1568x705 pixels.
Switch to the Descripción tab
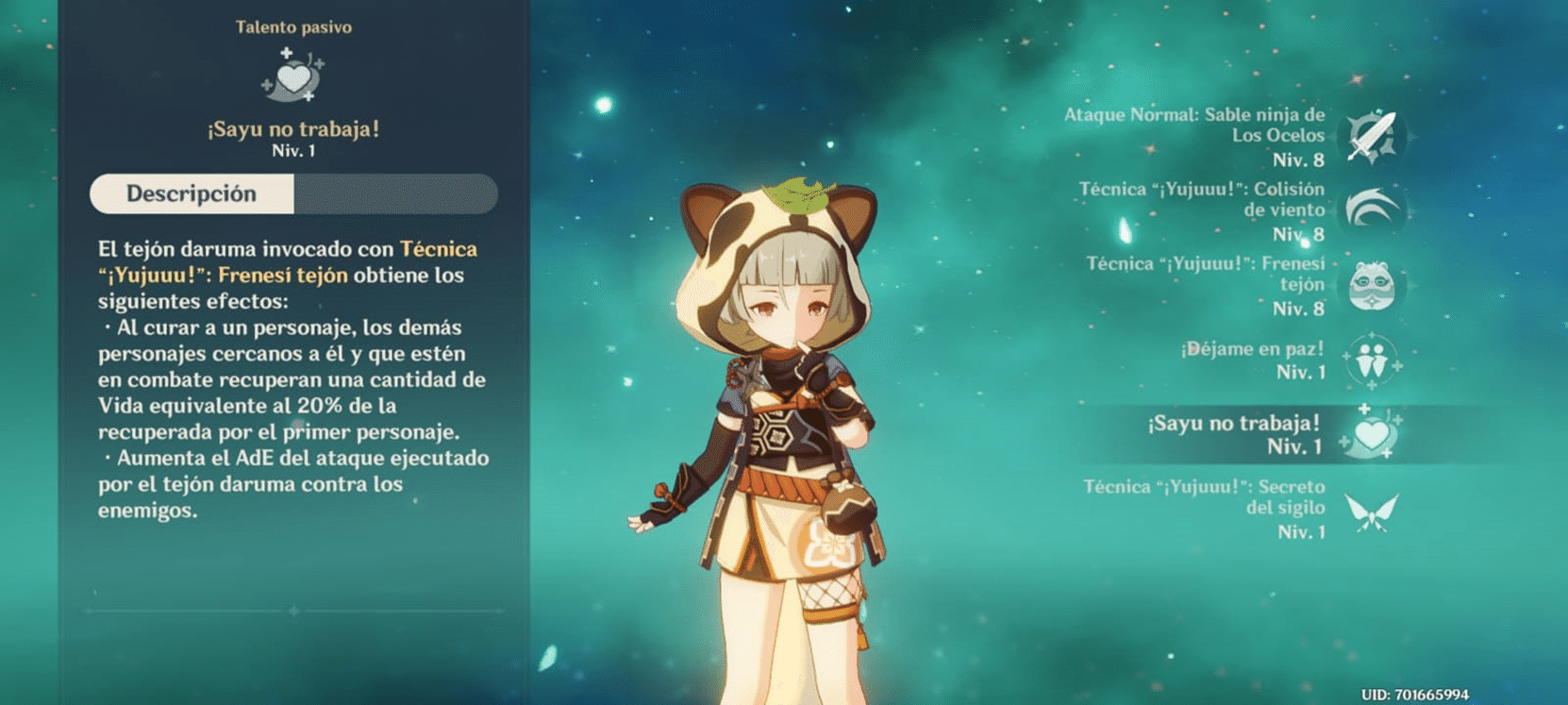tap(192, 193)
